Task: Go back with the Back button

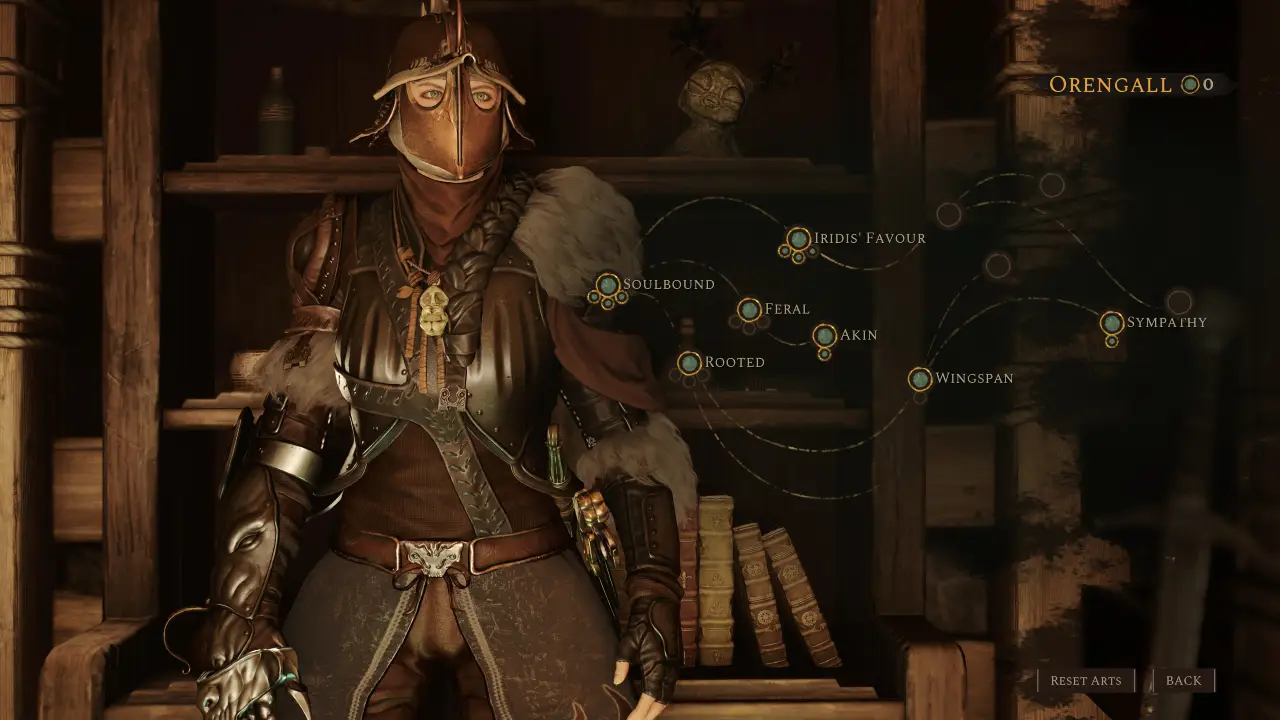Action: tap(1184, 681)
